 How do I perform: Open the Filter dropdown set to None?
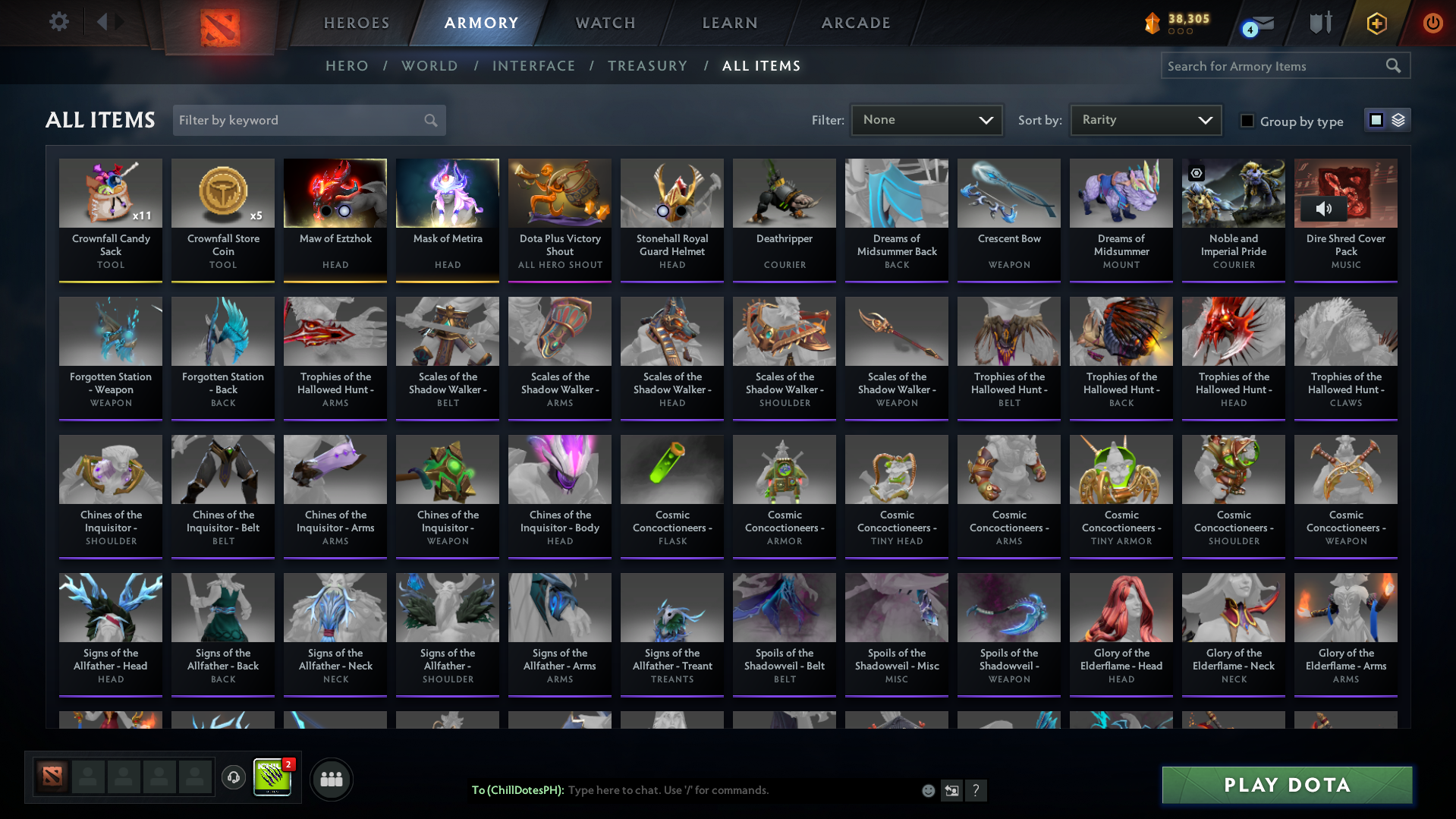(x=926, y=119)
